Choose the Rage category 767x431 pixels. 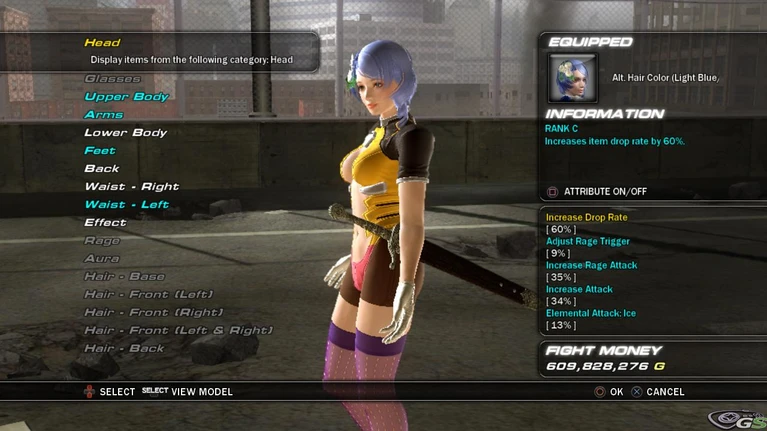102,241
